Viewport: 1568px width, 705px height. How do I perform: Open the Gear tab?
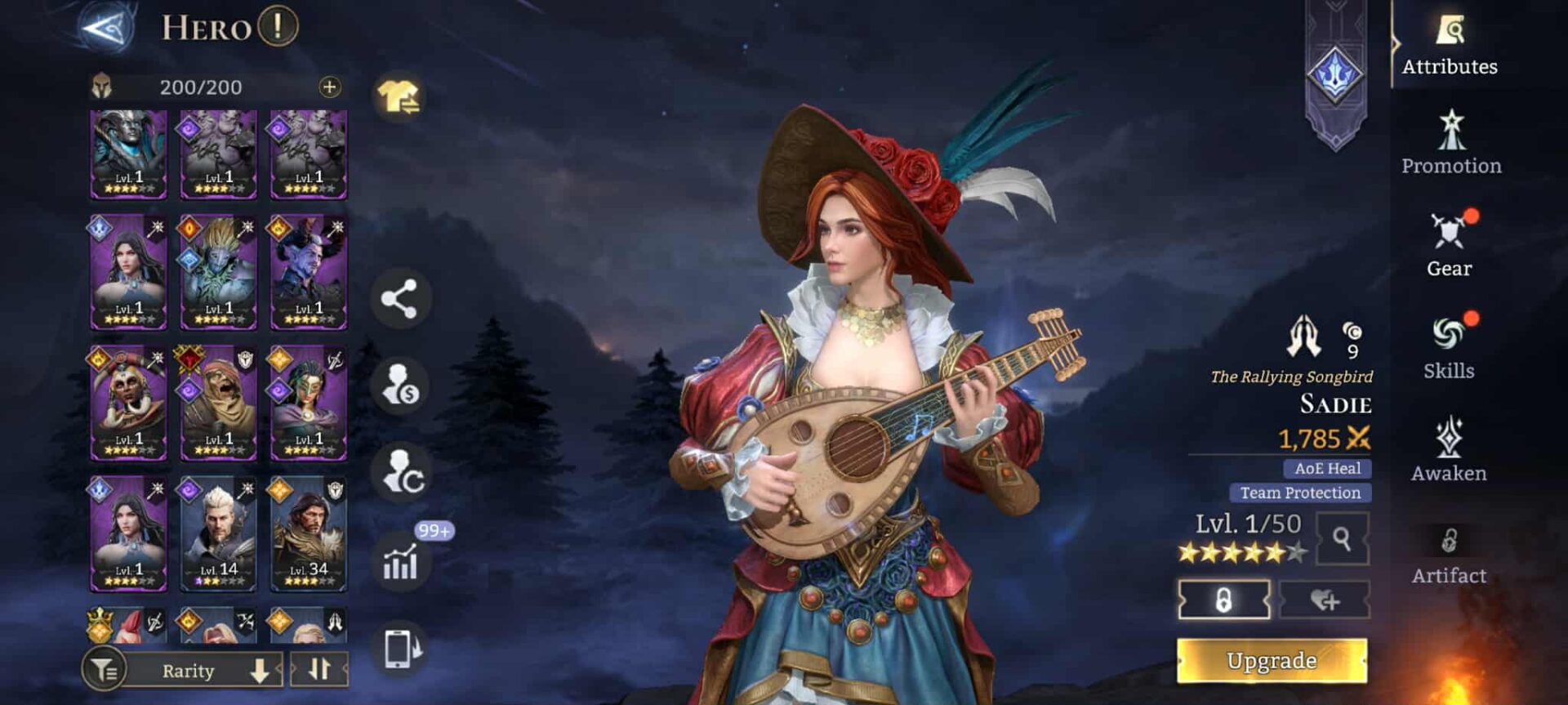click(1450, 246)
